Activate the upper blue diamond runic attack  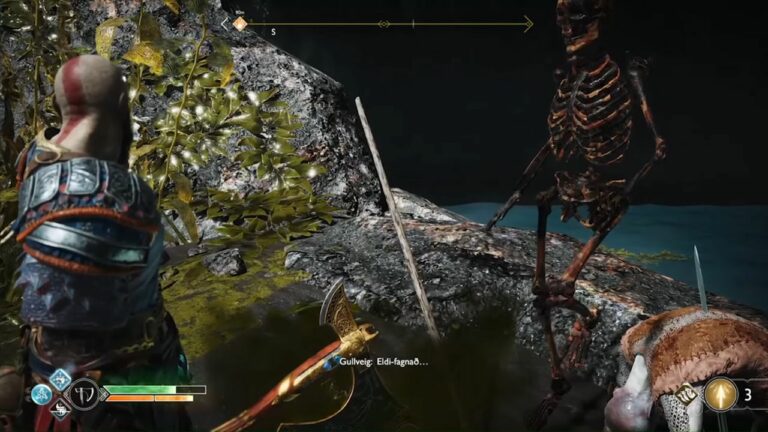point(60,379)
